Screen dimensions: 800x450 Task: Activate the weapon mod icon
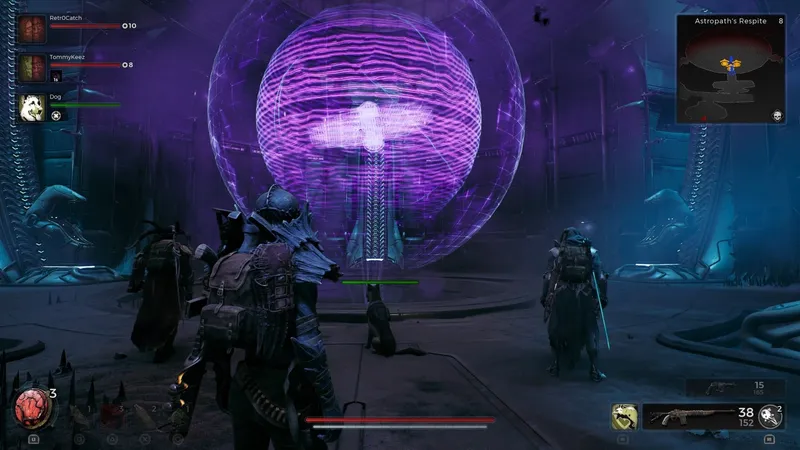pos(769,417)
